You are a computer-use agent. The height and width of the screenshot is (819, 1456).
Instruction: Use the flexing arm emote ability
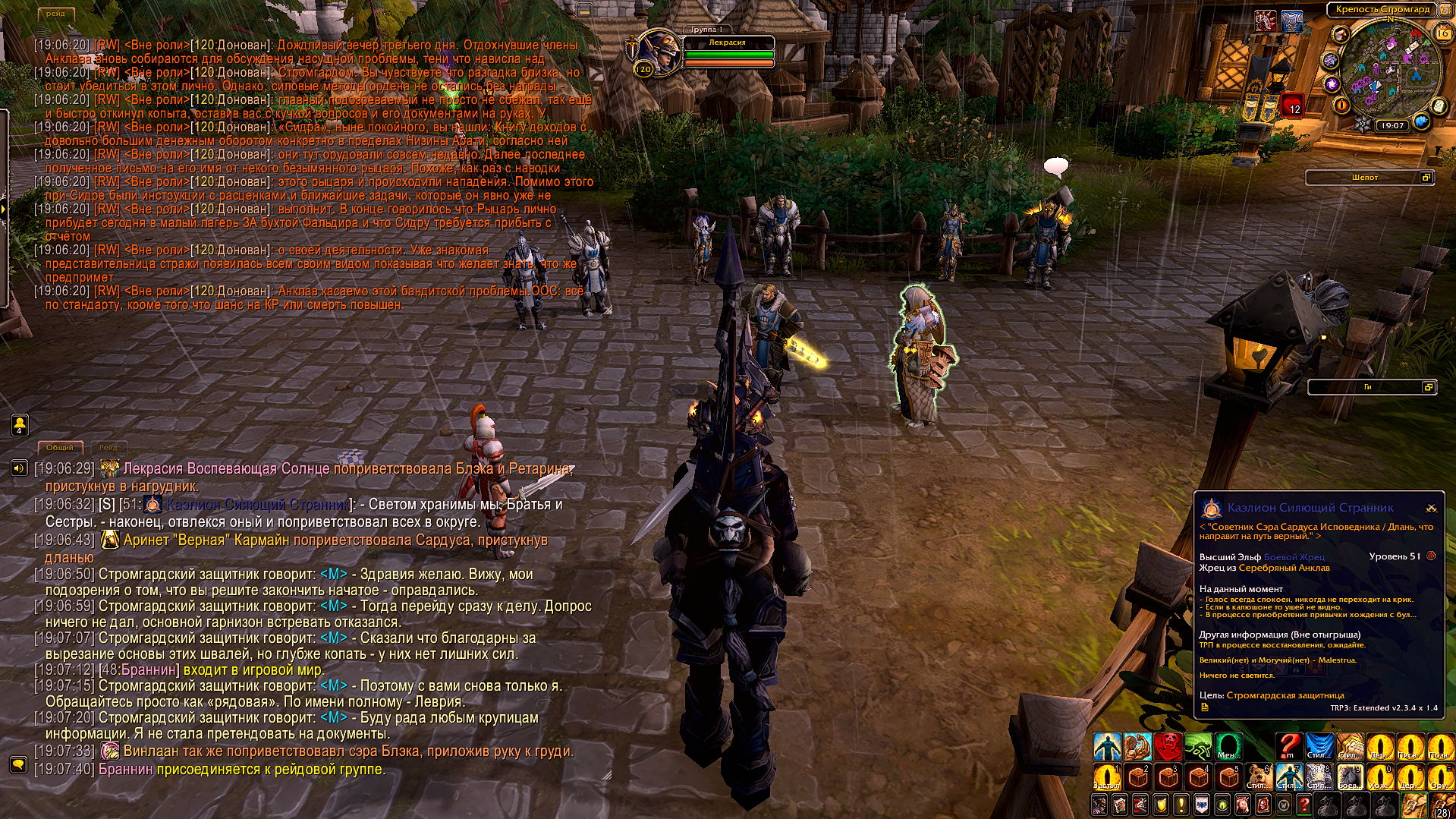pyautogui.click(x=1137, y=747)
